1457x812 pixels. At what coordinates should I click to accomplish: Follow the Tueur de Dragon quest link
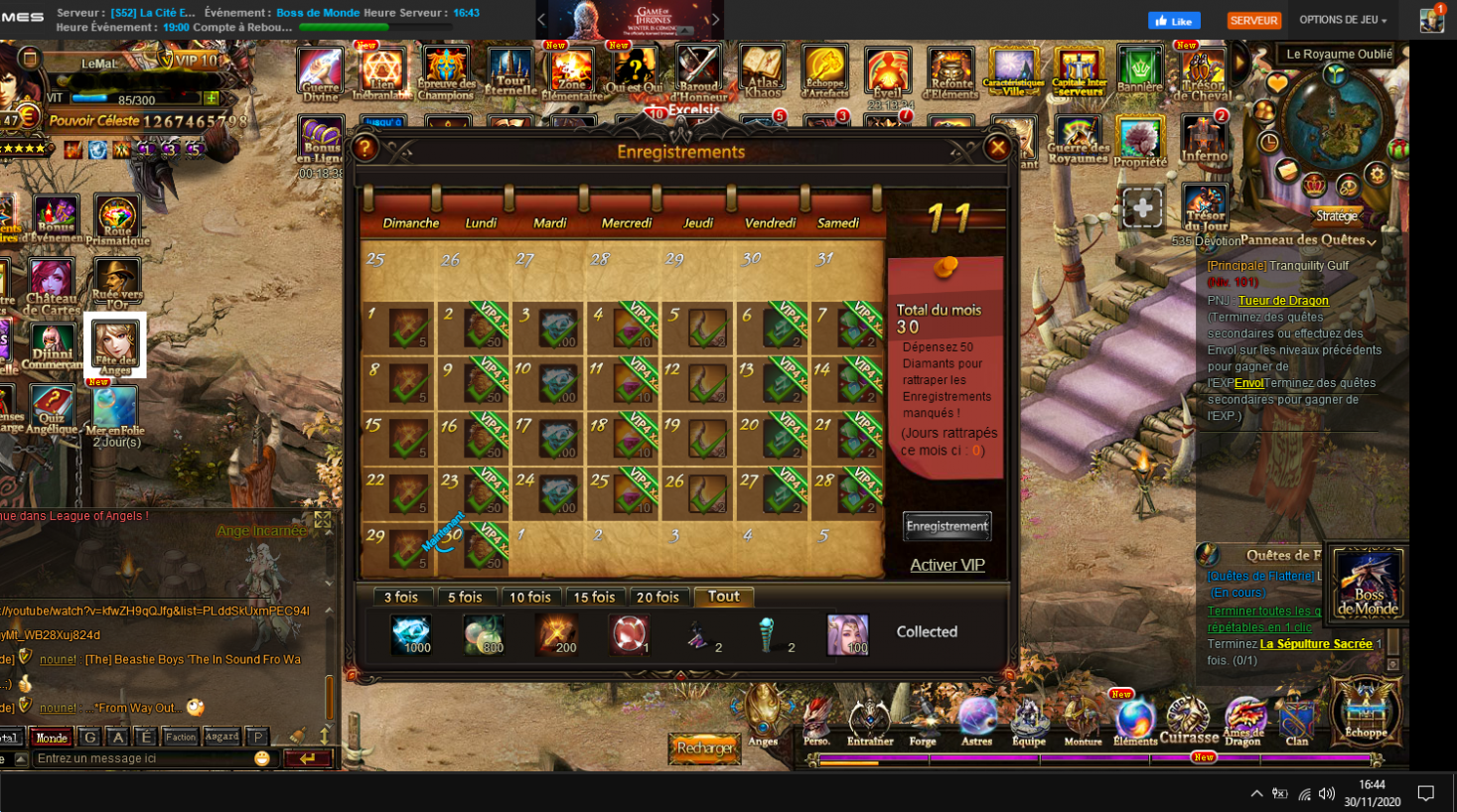pyautogui.click(x=1283, y=301)
